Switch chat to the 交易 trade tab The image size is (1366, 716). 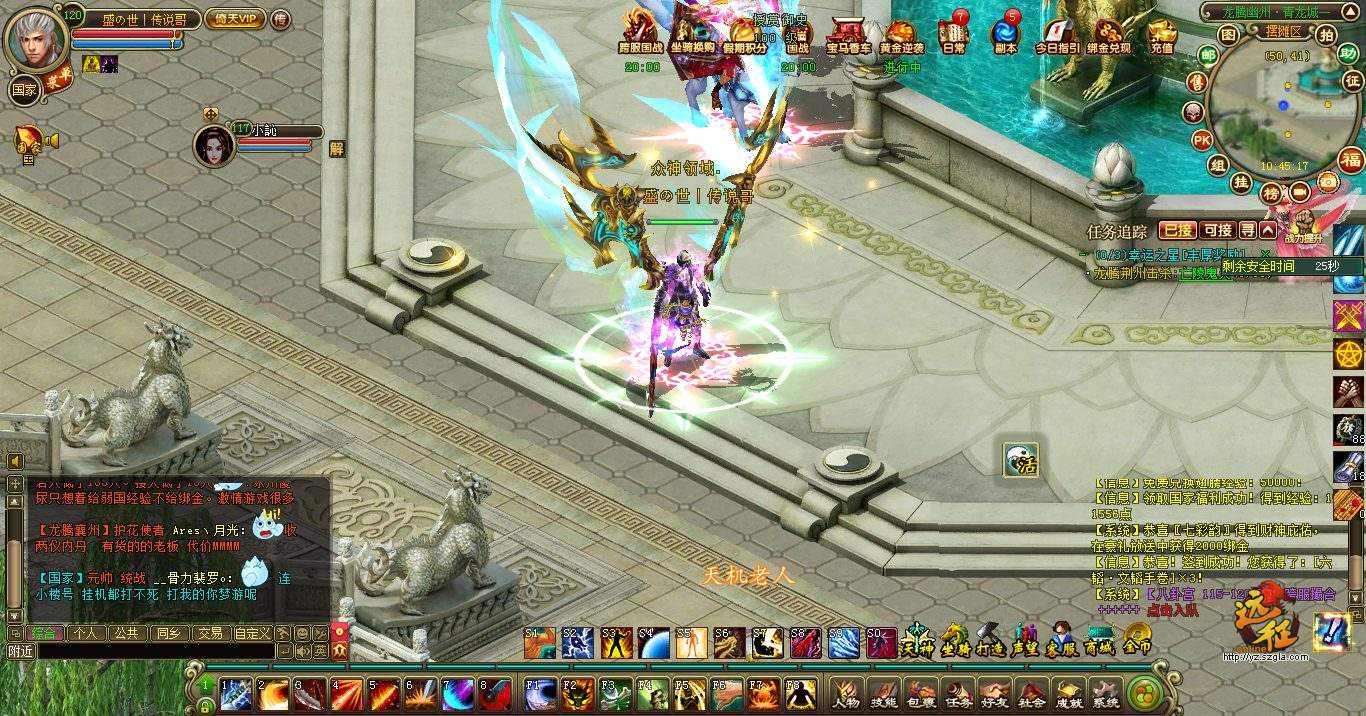(x=208, y=633)
